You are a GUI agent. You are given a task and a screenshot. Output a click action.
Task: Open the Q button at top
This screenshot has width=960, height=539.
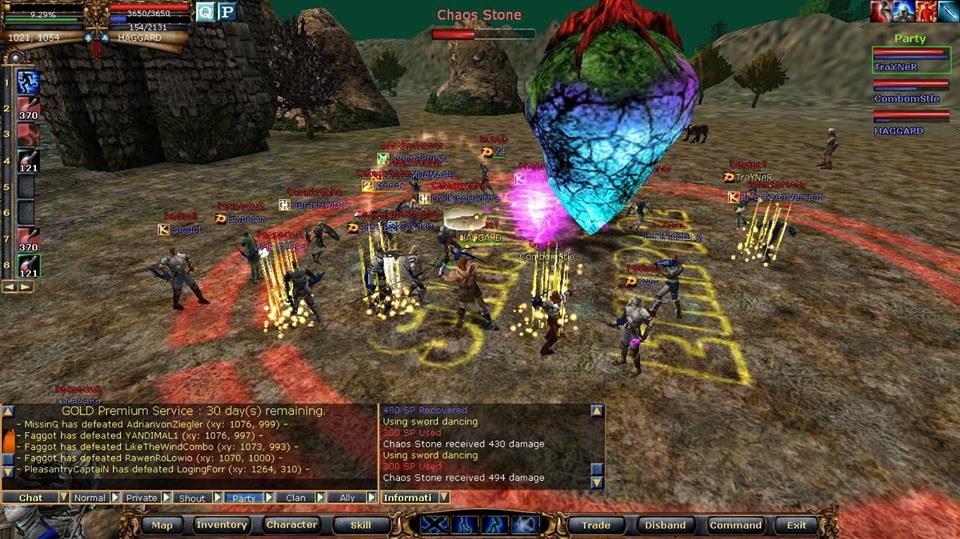(x=205, y=12)
